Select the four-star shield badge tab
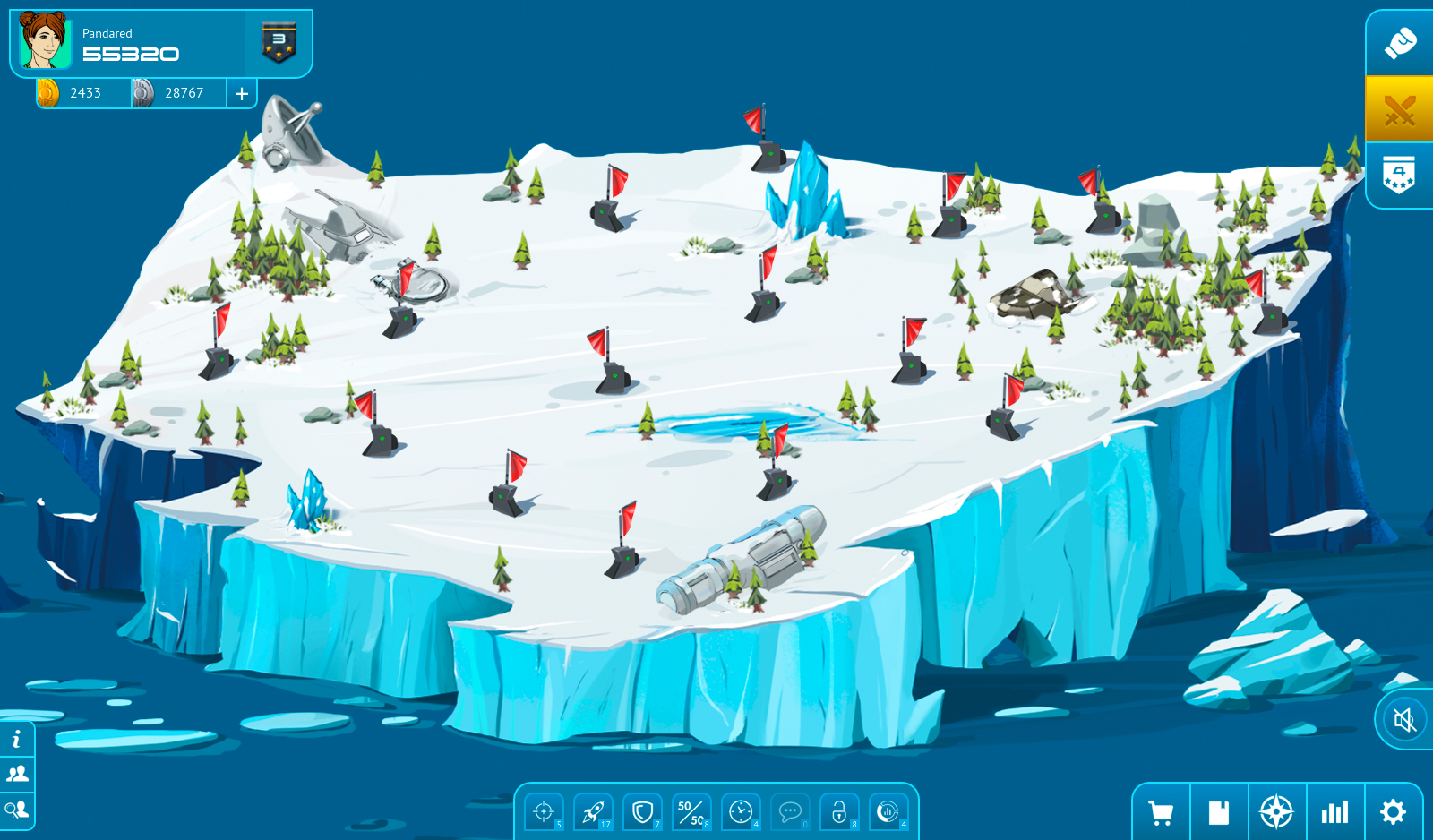Viewport: 1433px width, 840px height. 1399,176
